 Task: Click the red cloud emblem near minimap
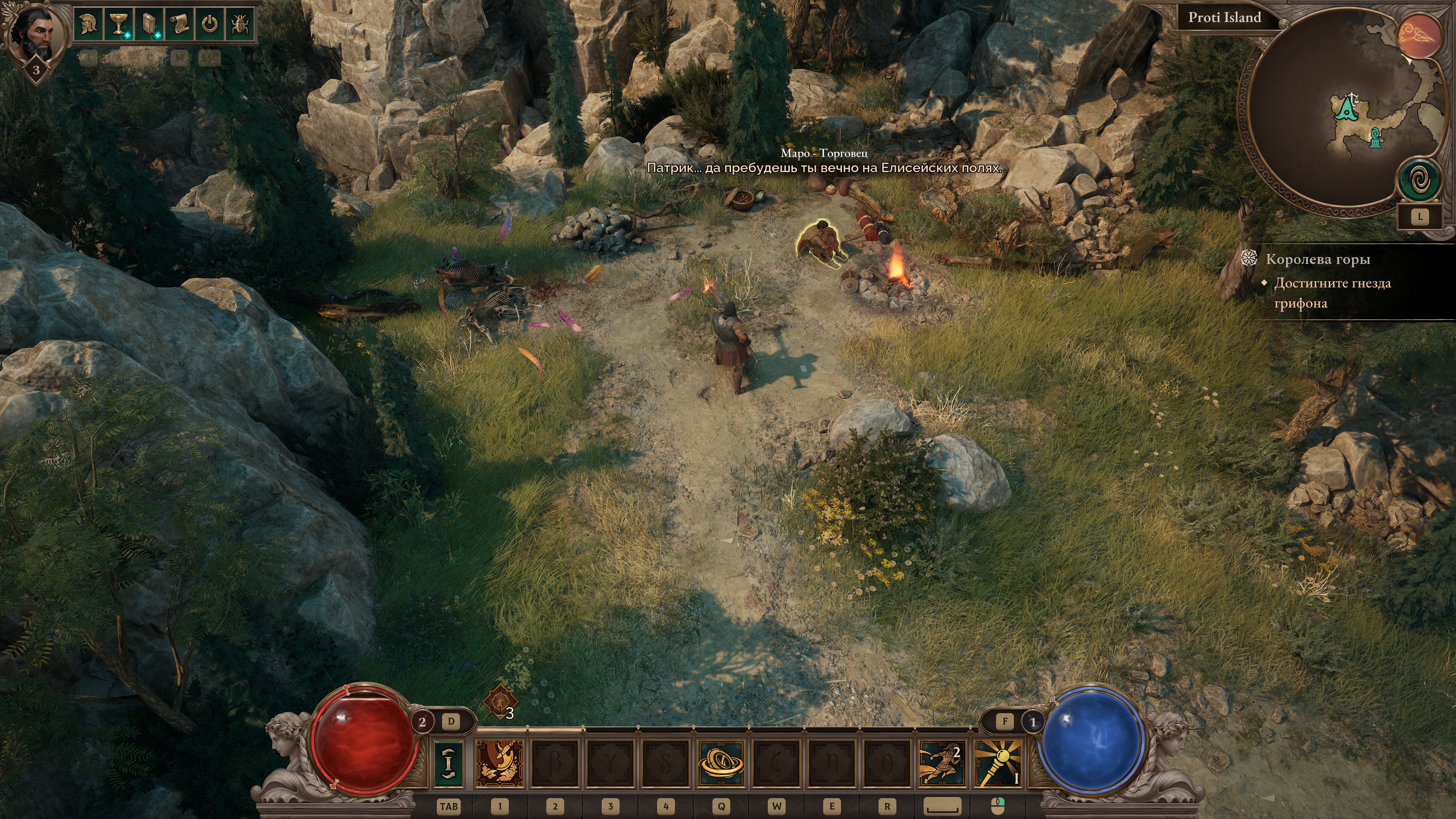point(1420,36)
